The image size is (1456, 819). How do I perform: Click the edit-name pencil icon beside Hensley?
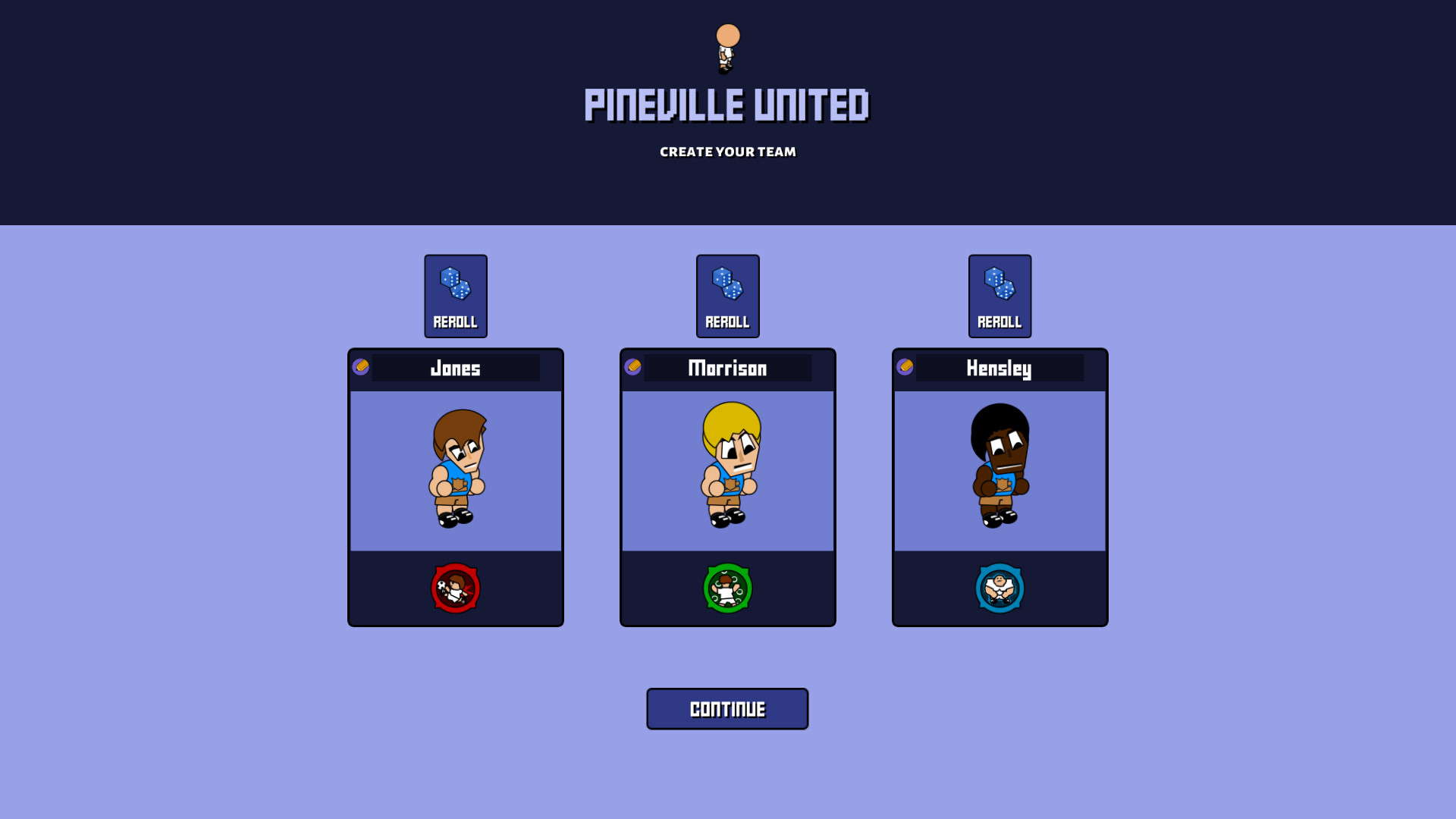coord(906,368)
